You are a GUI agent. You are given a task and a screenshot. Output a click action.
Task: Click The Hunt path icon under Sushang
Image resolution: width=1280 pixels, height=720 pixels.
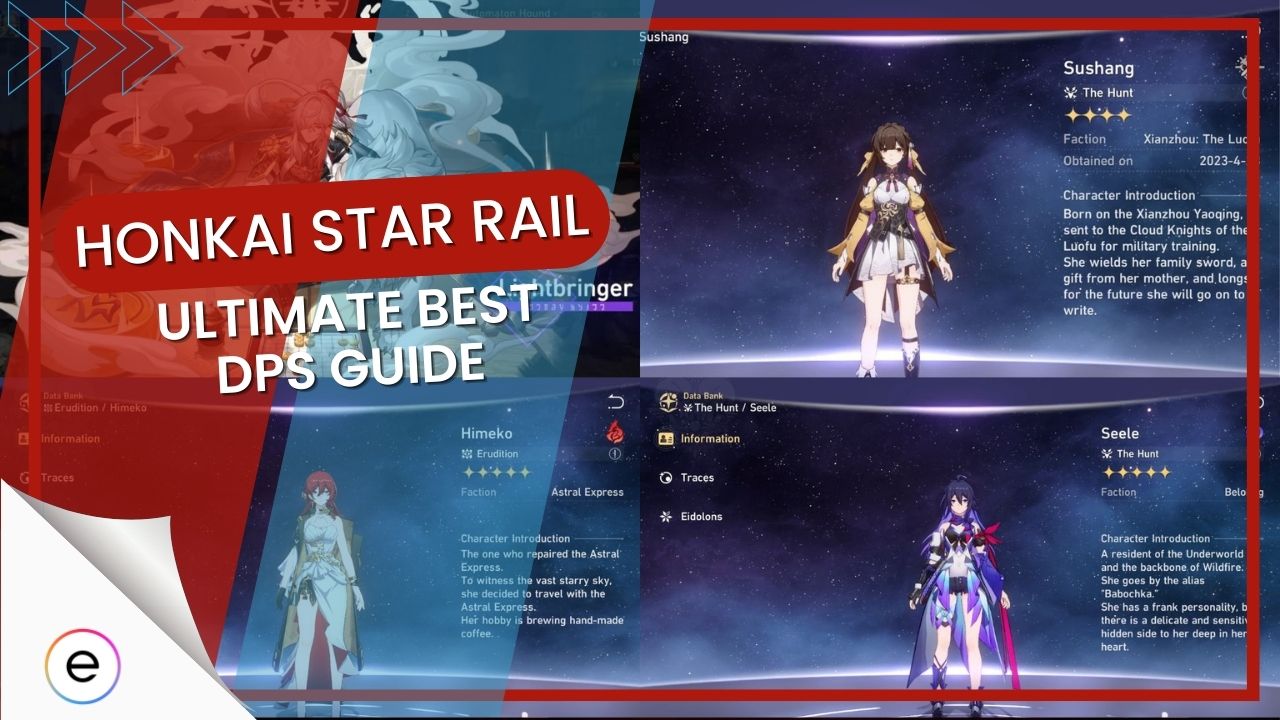pos(1071,92)
